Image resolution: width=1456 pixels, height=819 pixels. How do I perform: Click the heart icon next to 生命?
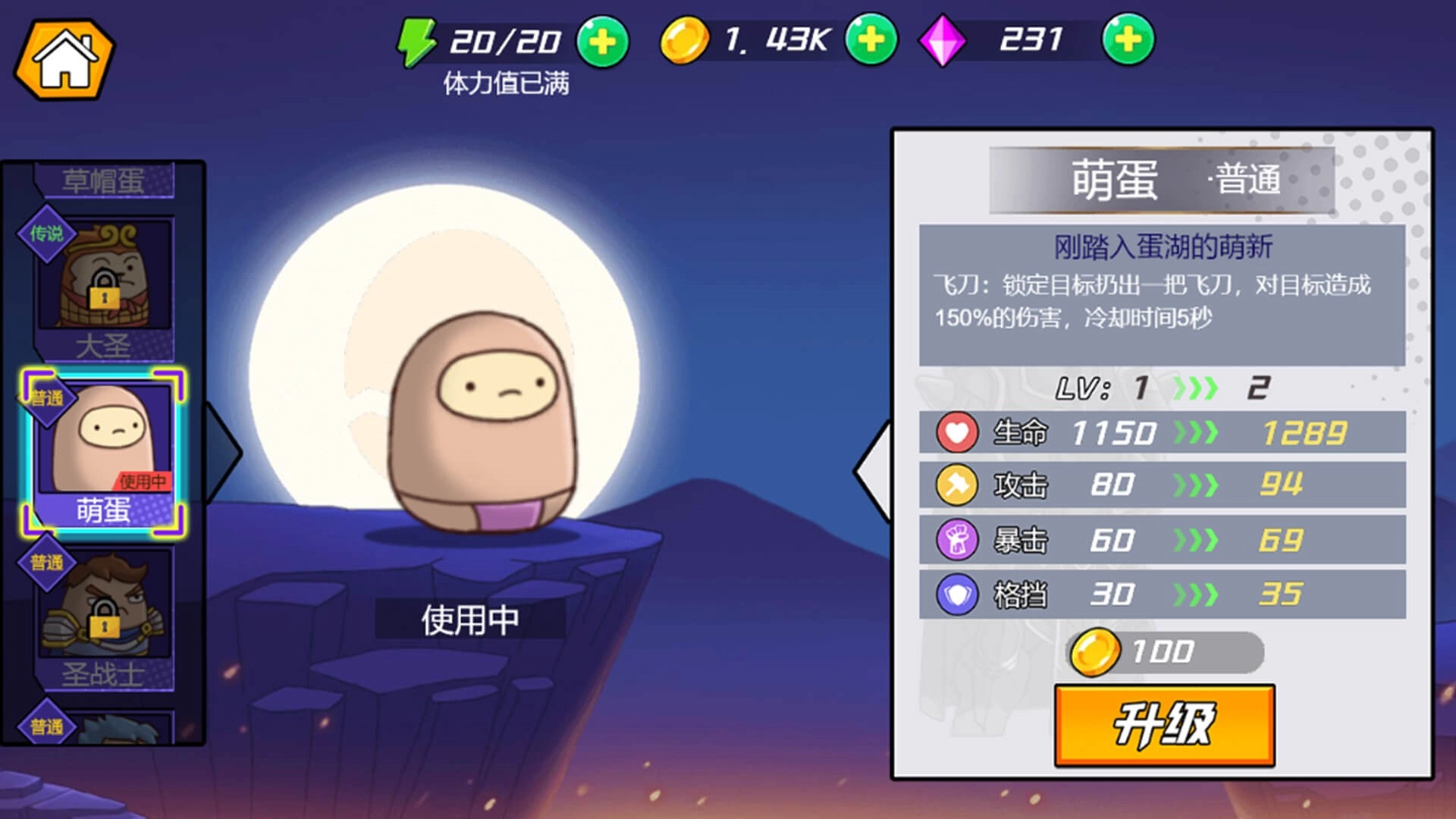coord(957,432)
